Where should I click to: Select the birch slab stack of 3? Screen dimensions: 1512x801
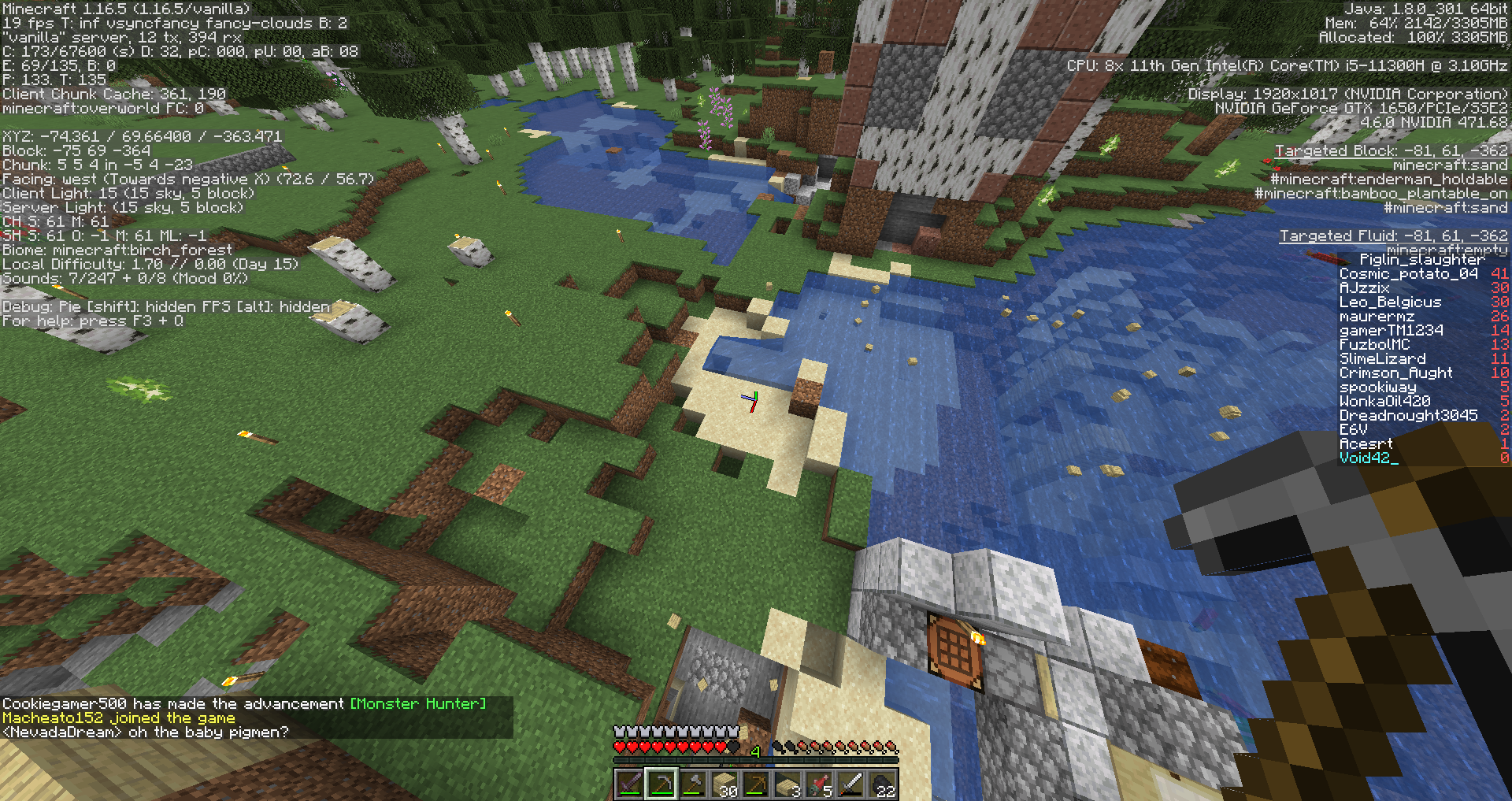coord(787,784)
